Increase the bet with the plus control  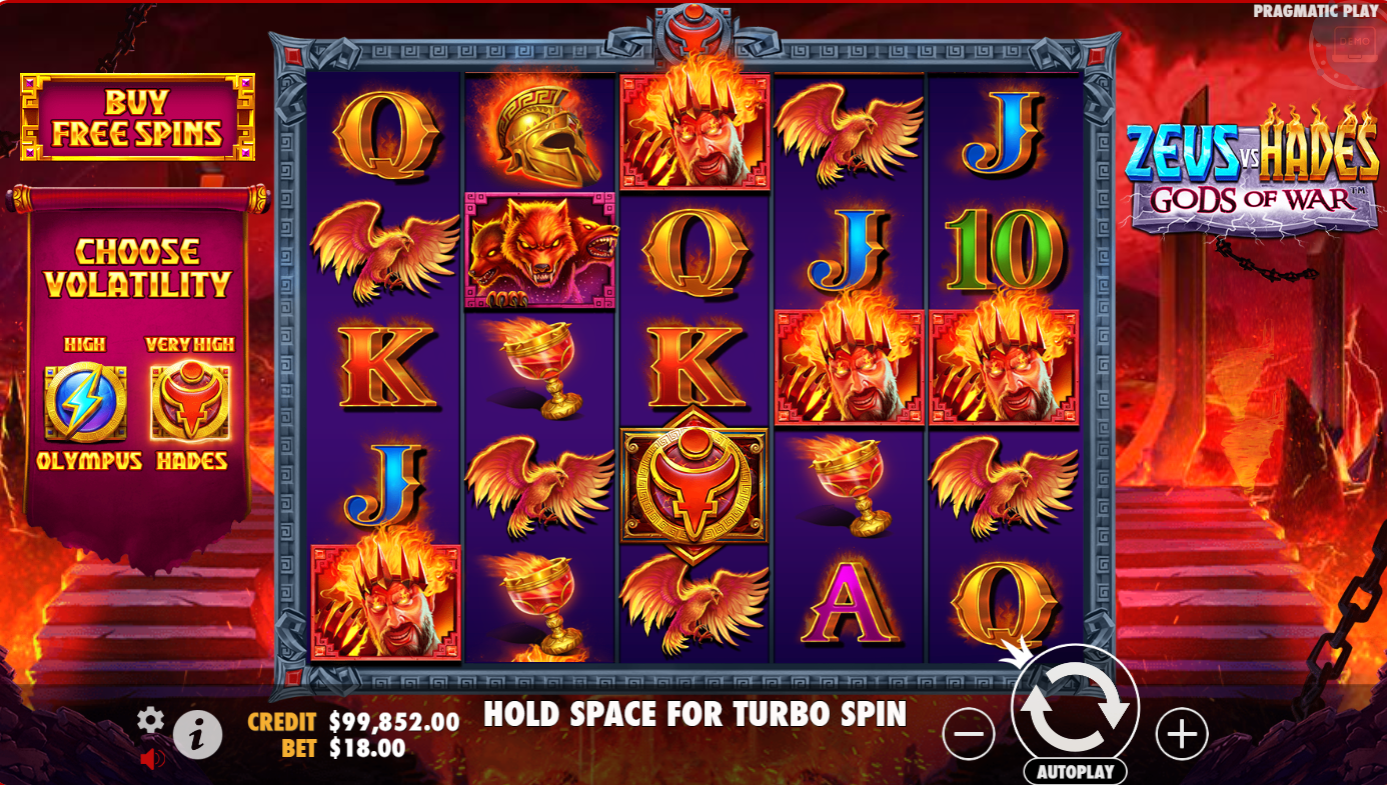click(x=1181, y=735)
